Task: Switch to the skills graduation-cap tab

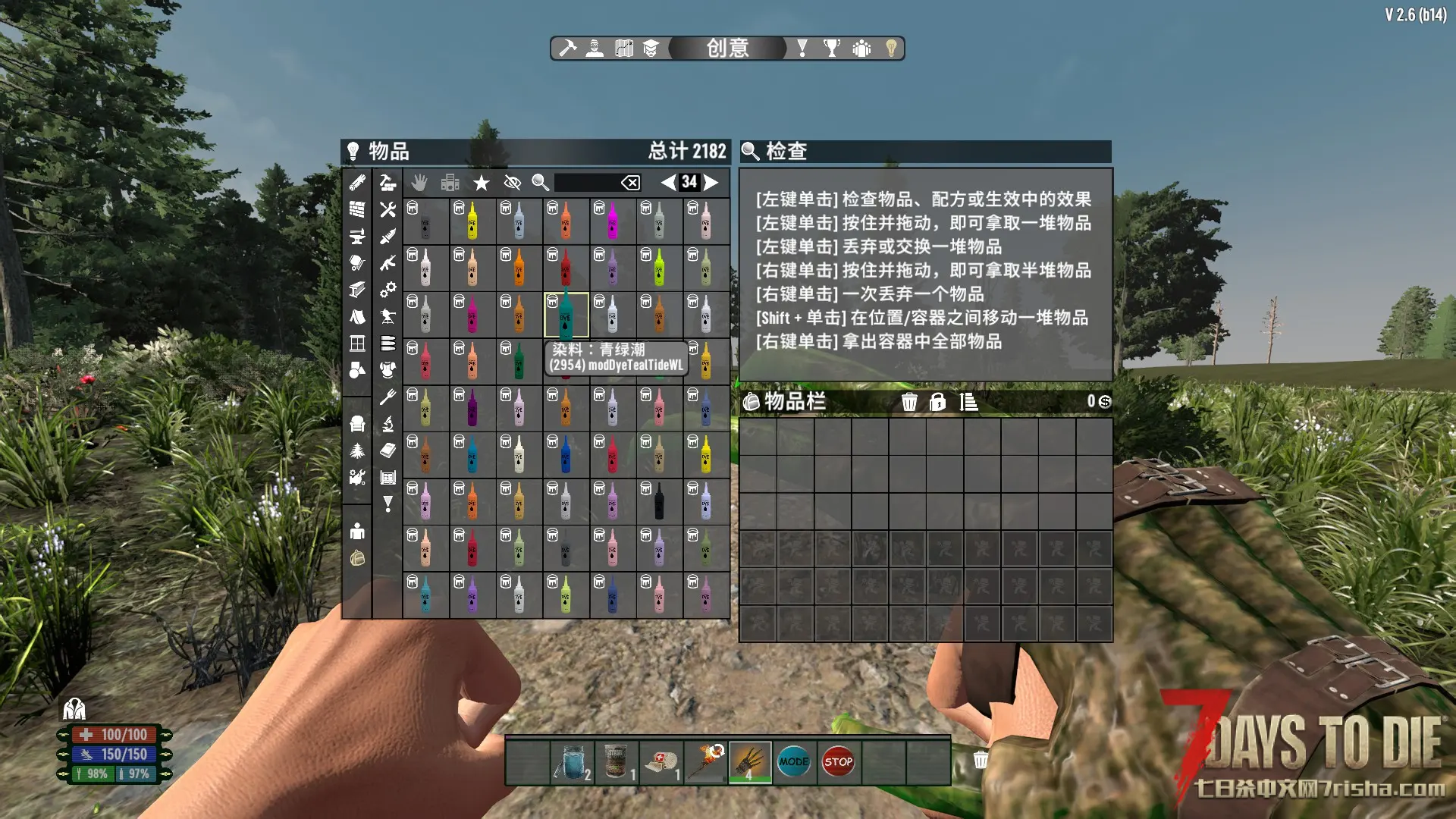Action: pyautogui.click(x=651, y=49)
